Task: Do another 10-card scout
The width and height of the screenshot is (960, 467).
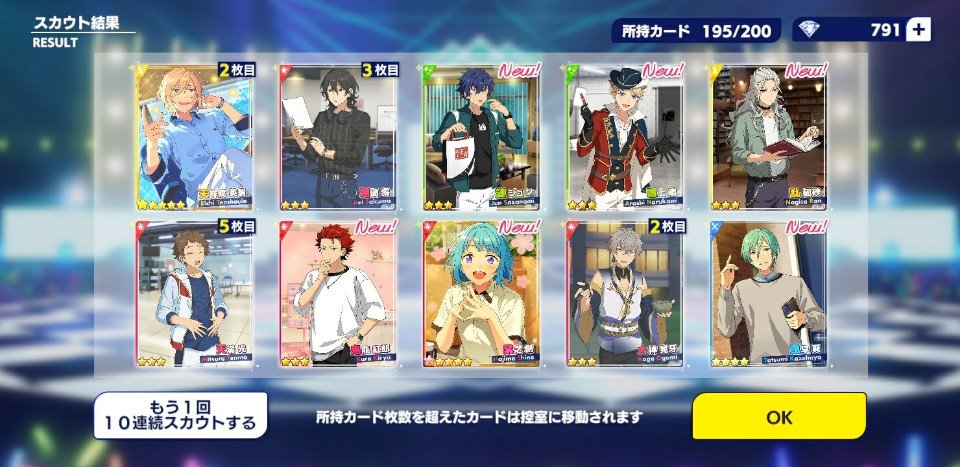Action: click(x=181, y=415)
